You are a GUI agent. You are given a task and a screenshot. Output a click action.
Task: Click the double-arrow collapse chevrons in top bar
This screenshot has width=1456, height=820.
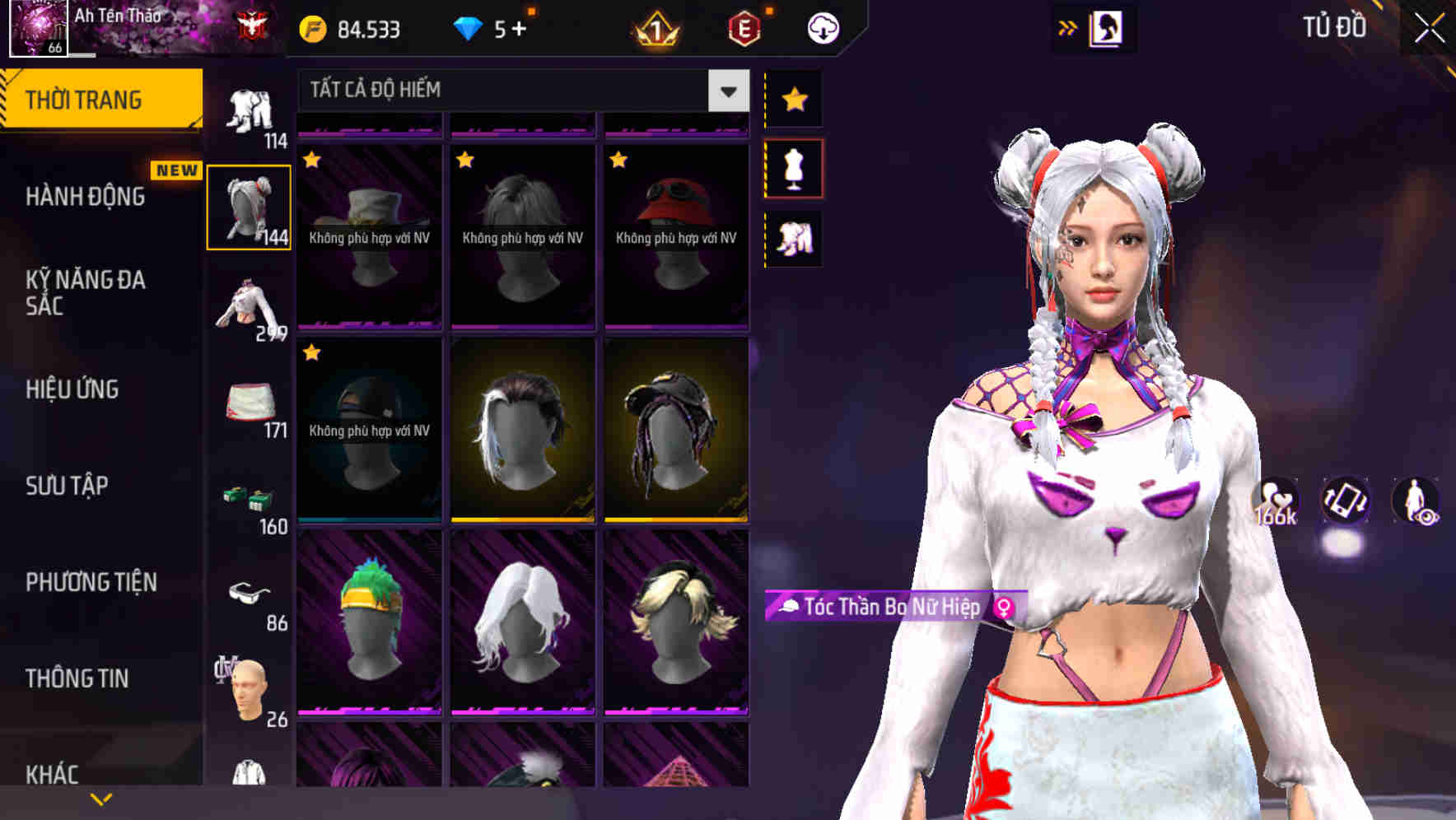click(1068, 27)
